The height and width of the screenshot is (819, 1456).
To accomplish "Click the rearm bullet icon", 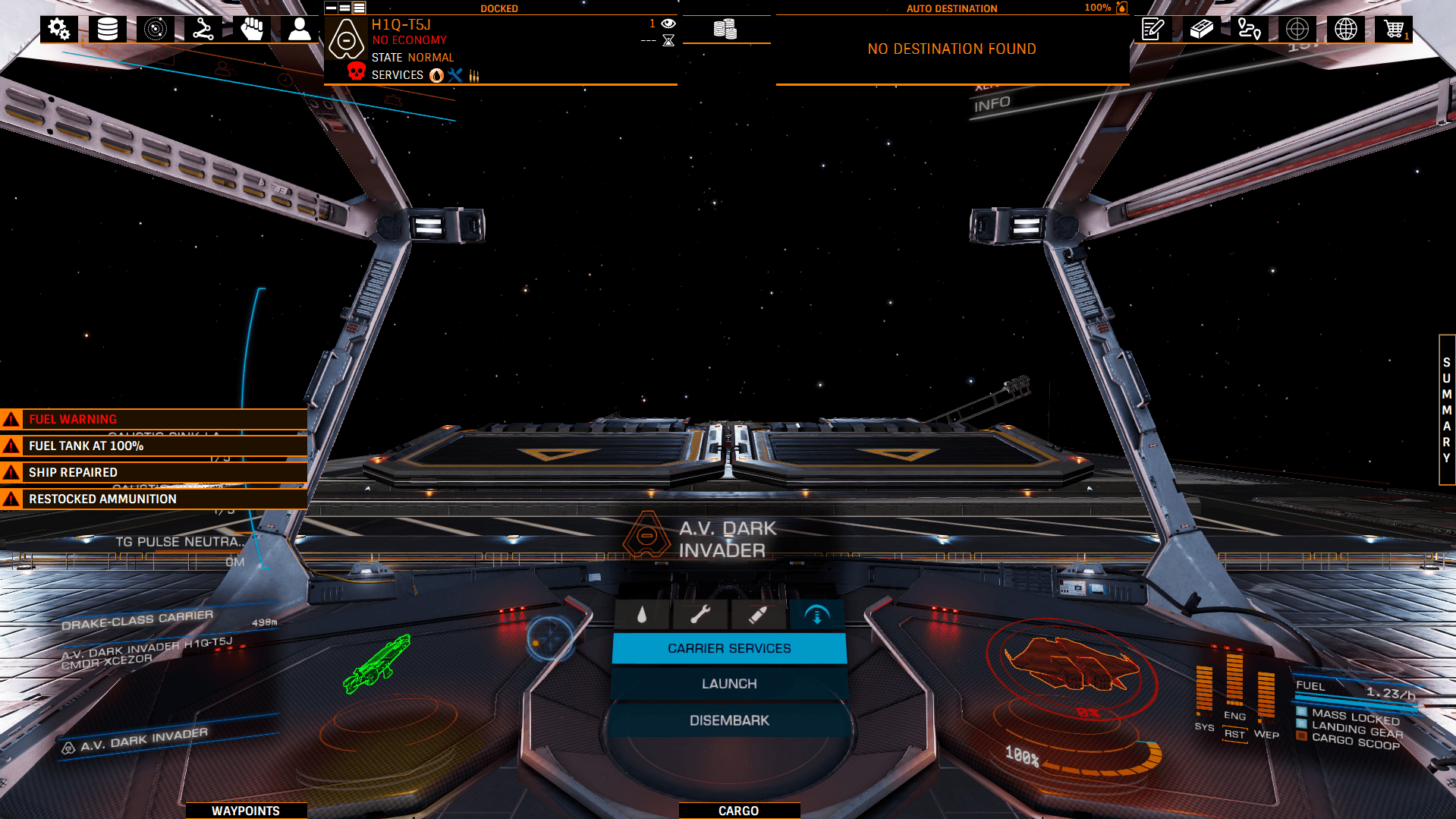I will 757,615.
